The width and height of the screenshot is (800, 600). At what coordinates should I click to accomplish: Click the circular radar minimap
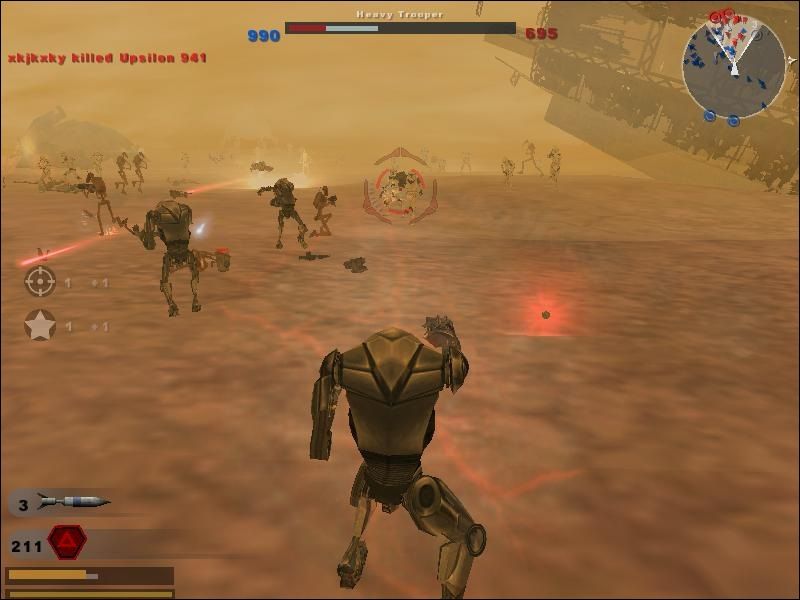734,66
